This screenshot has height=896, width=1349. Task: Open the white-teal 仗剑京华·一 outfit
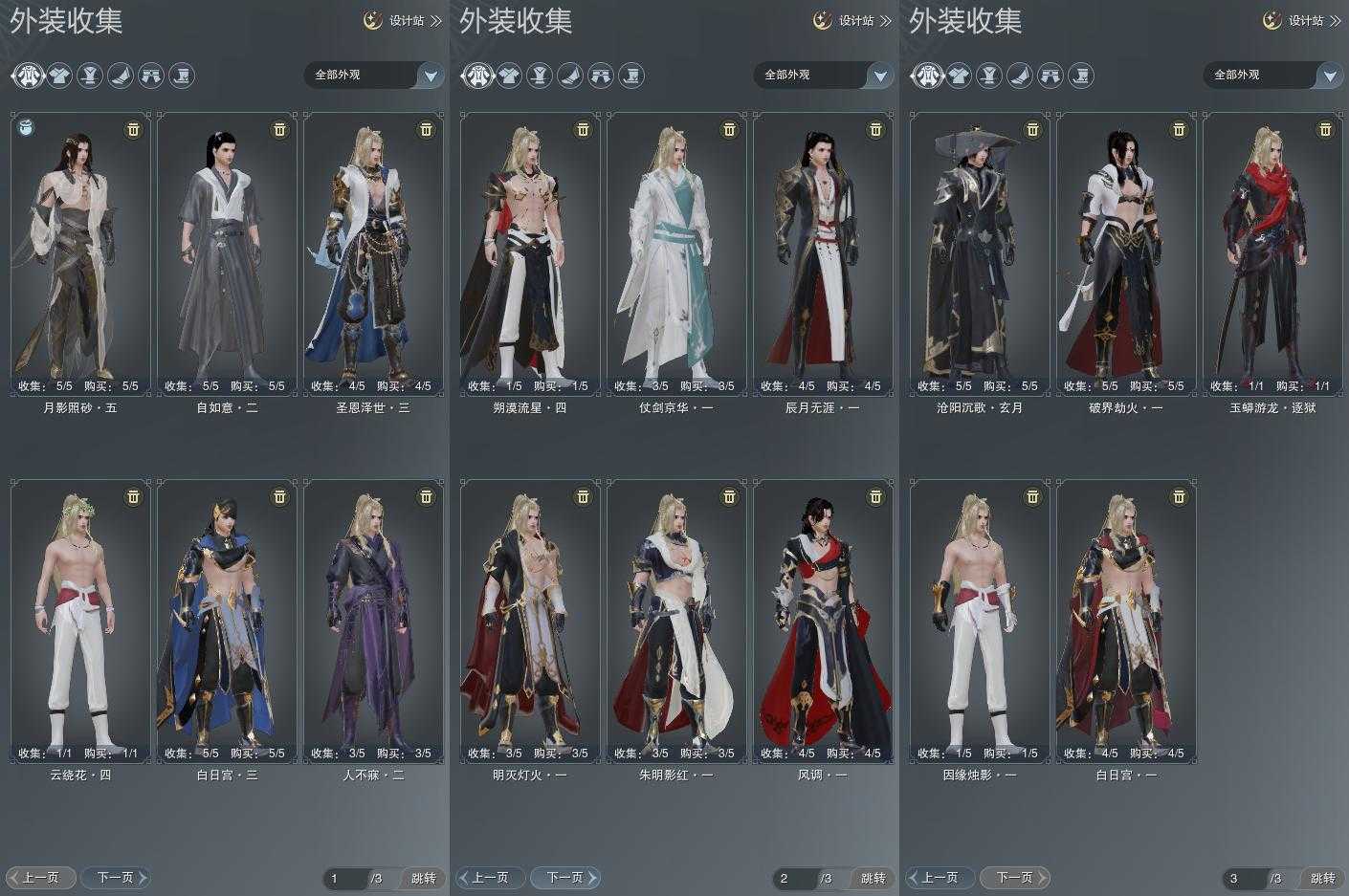tap(676, 253)
